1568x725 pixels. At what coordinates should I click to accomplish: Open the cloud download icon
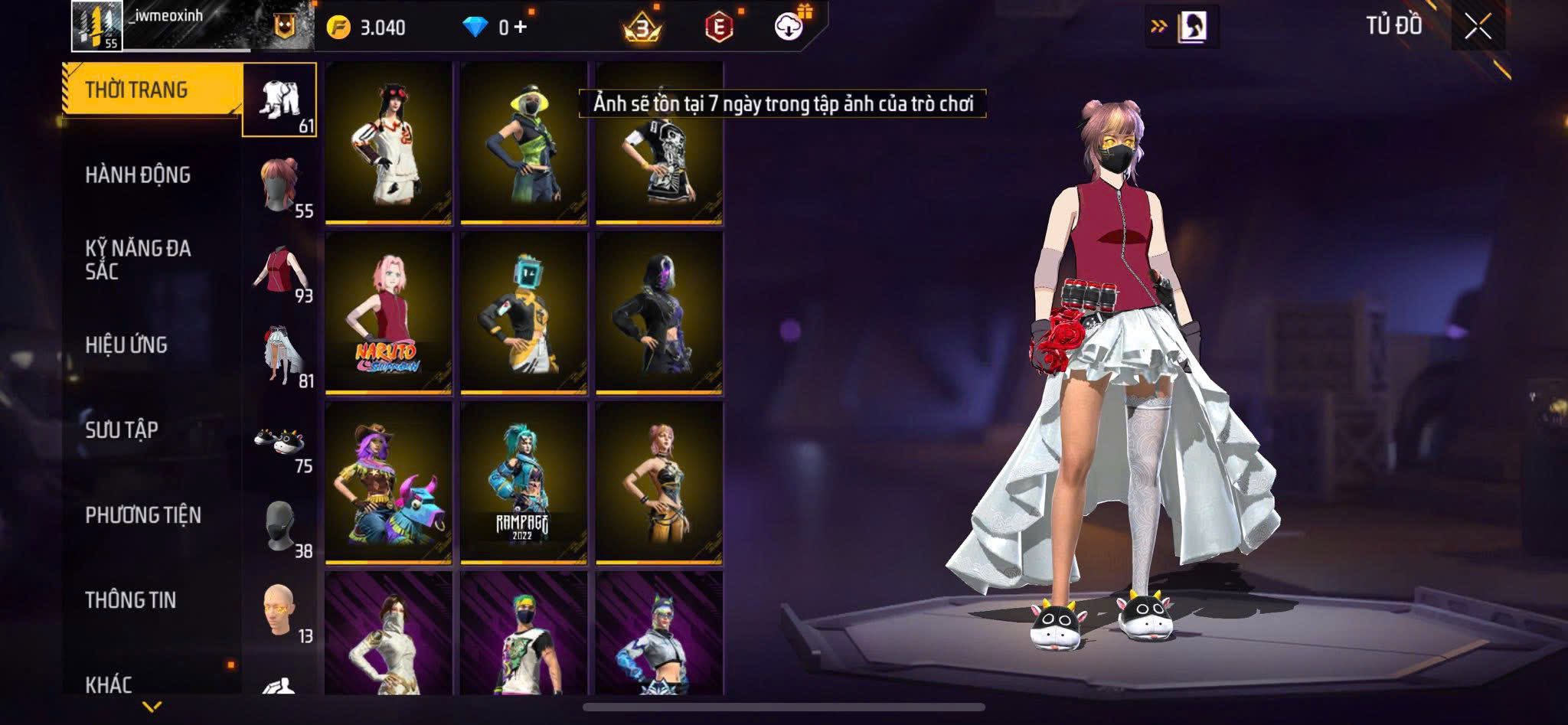789,27
